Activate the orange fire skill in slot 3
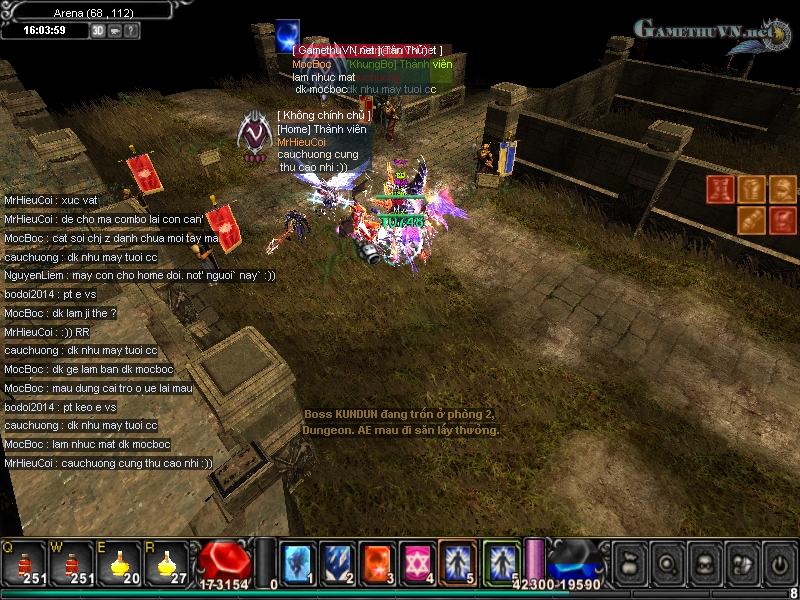 pos(377,562)
